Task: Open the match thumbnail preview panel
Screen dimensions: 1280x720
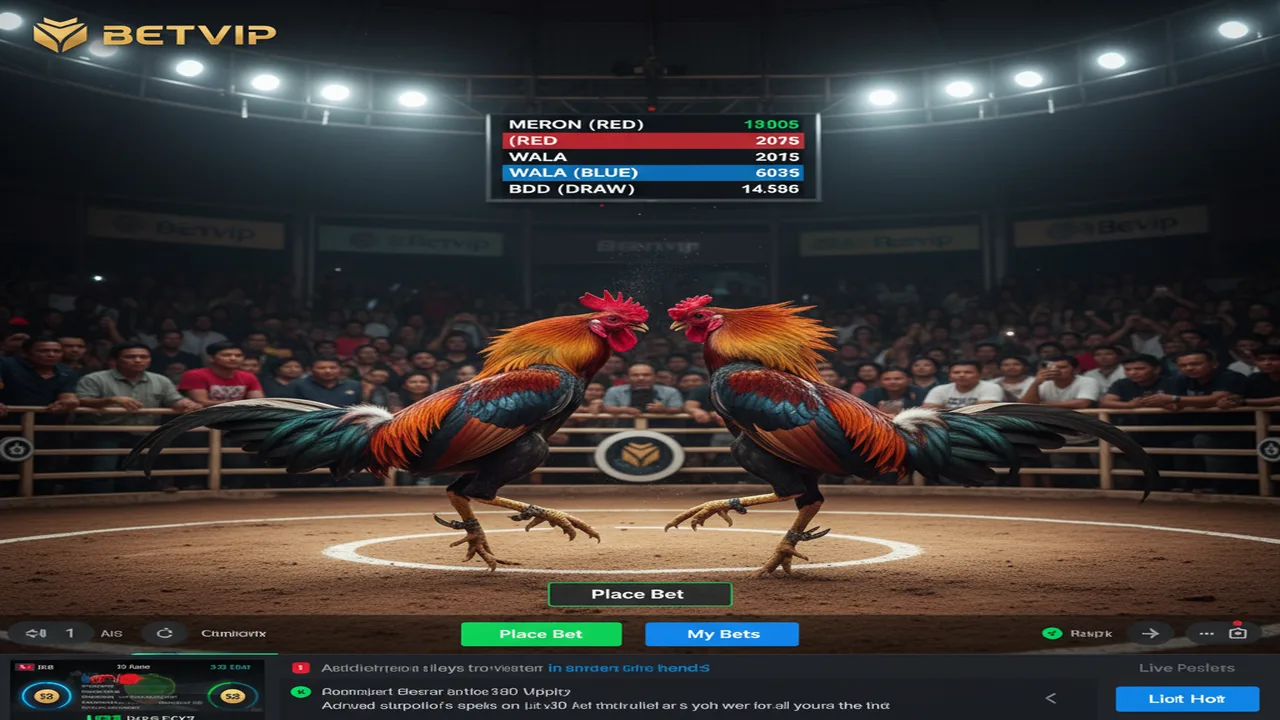Action: (138, 690)
